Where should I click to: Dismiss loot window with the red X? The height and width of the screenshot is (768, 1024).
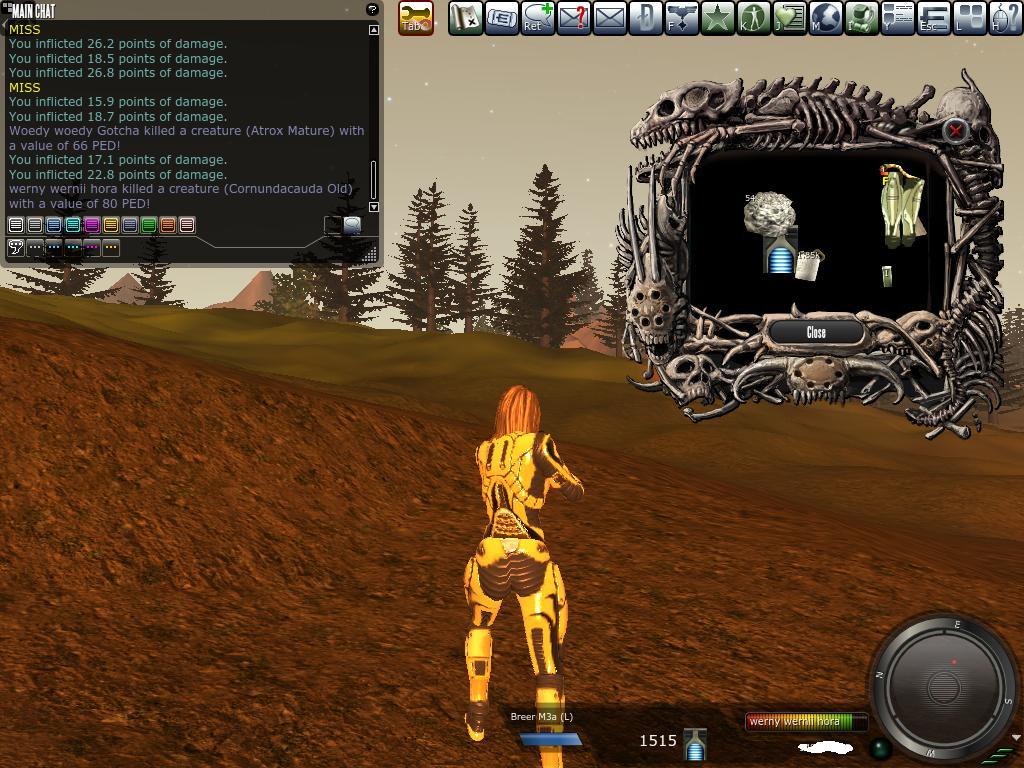coord(955,130)
